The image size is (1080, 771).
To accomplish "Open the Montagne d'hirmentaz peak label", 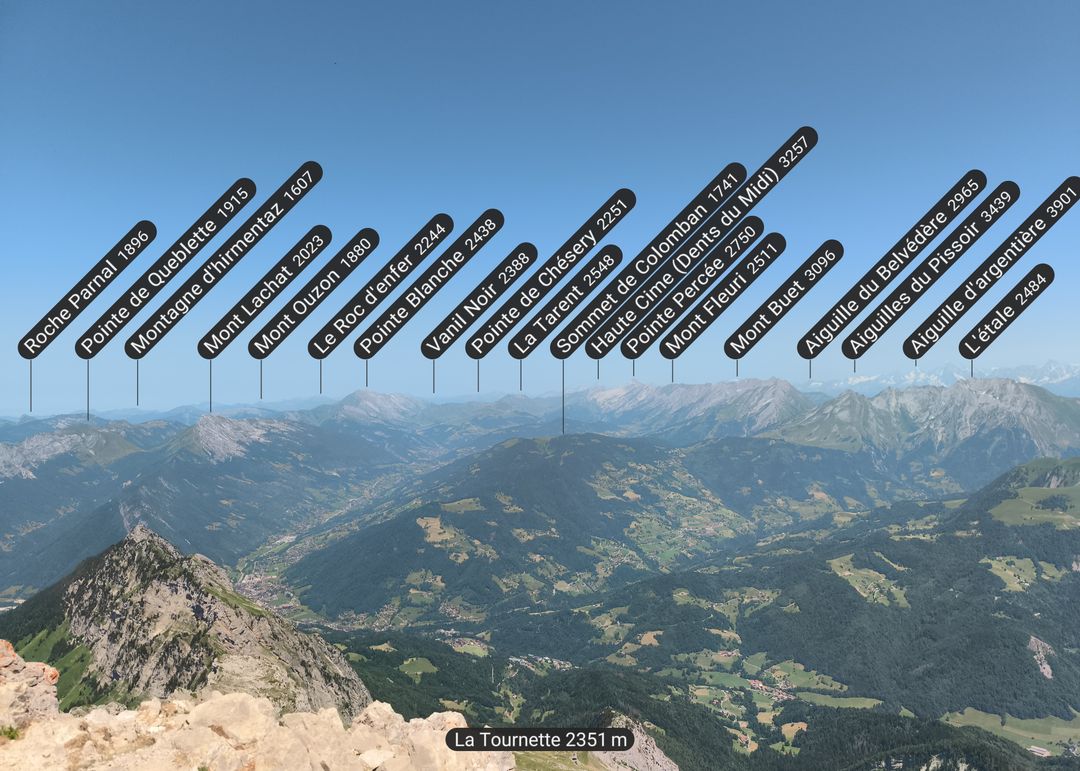I will 223,260.
